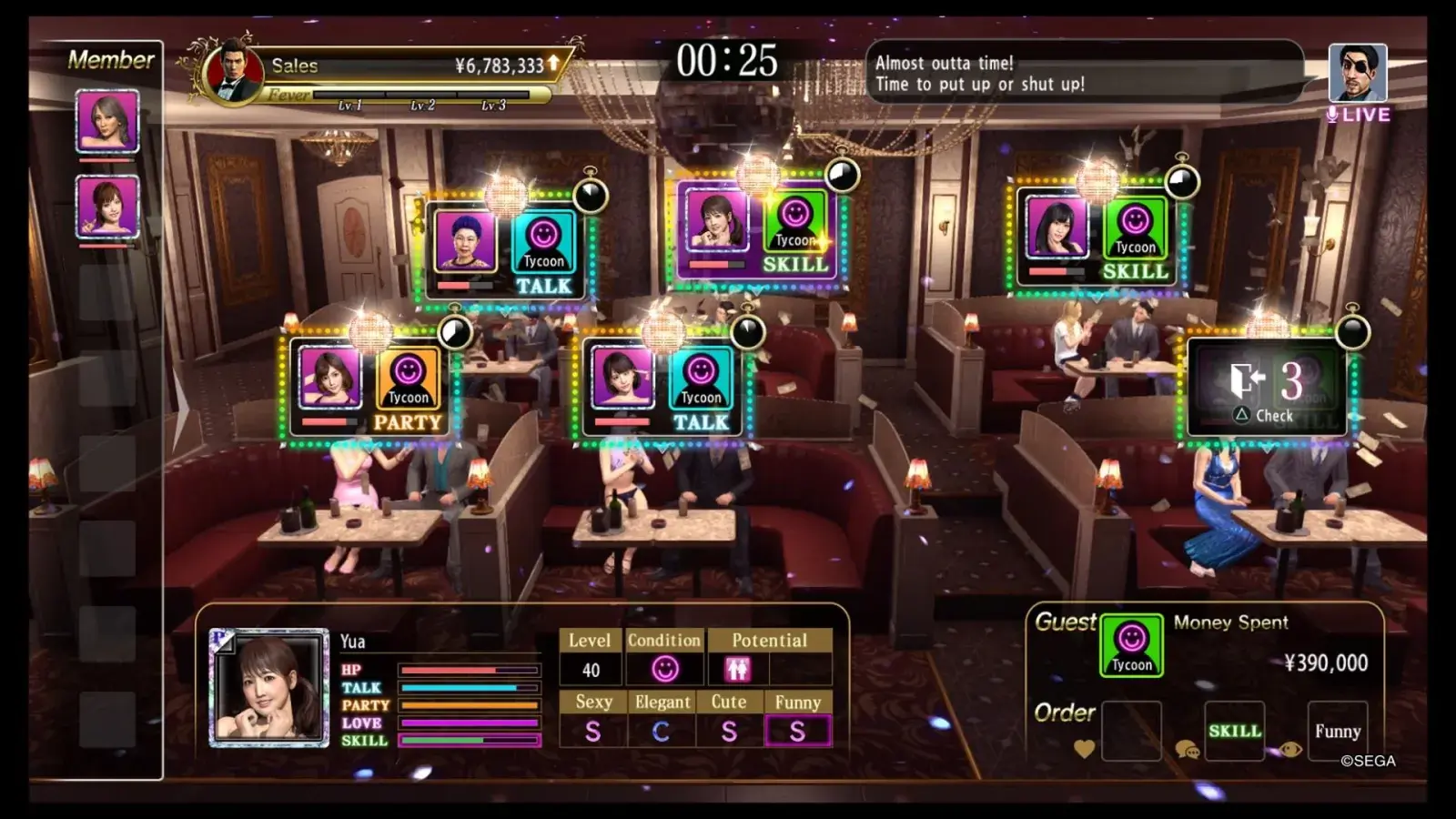Select the first hostess portrait in Member list
Screen dimensions: 1456x819
click(107, 121)
